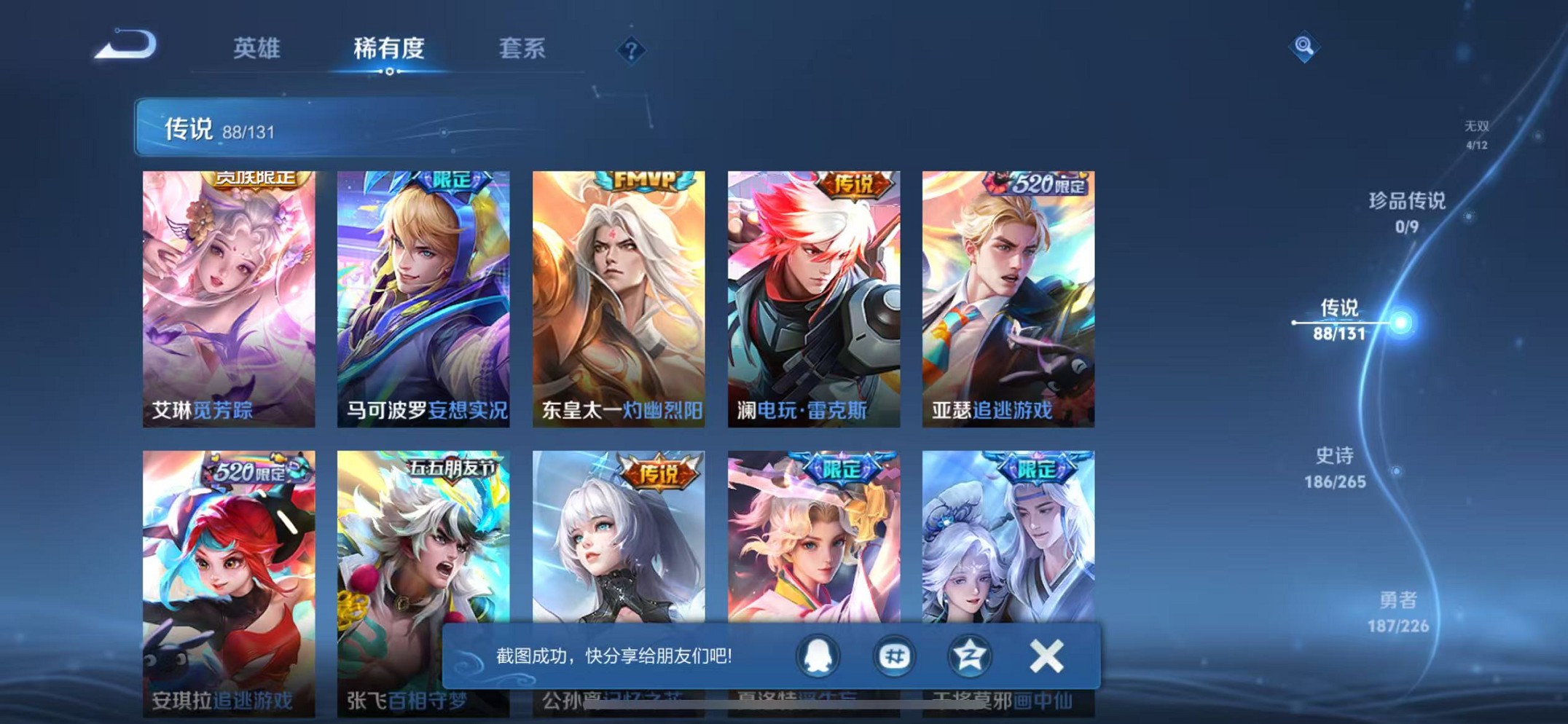Close the screenshot share bar
The image size is (1568, 724).
[x=1046, y=655]
